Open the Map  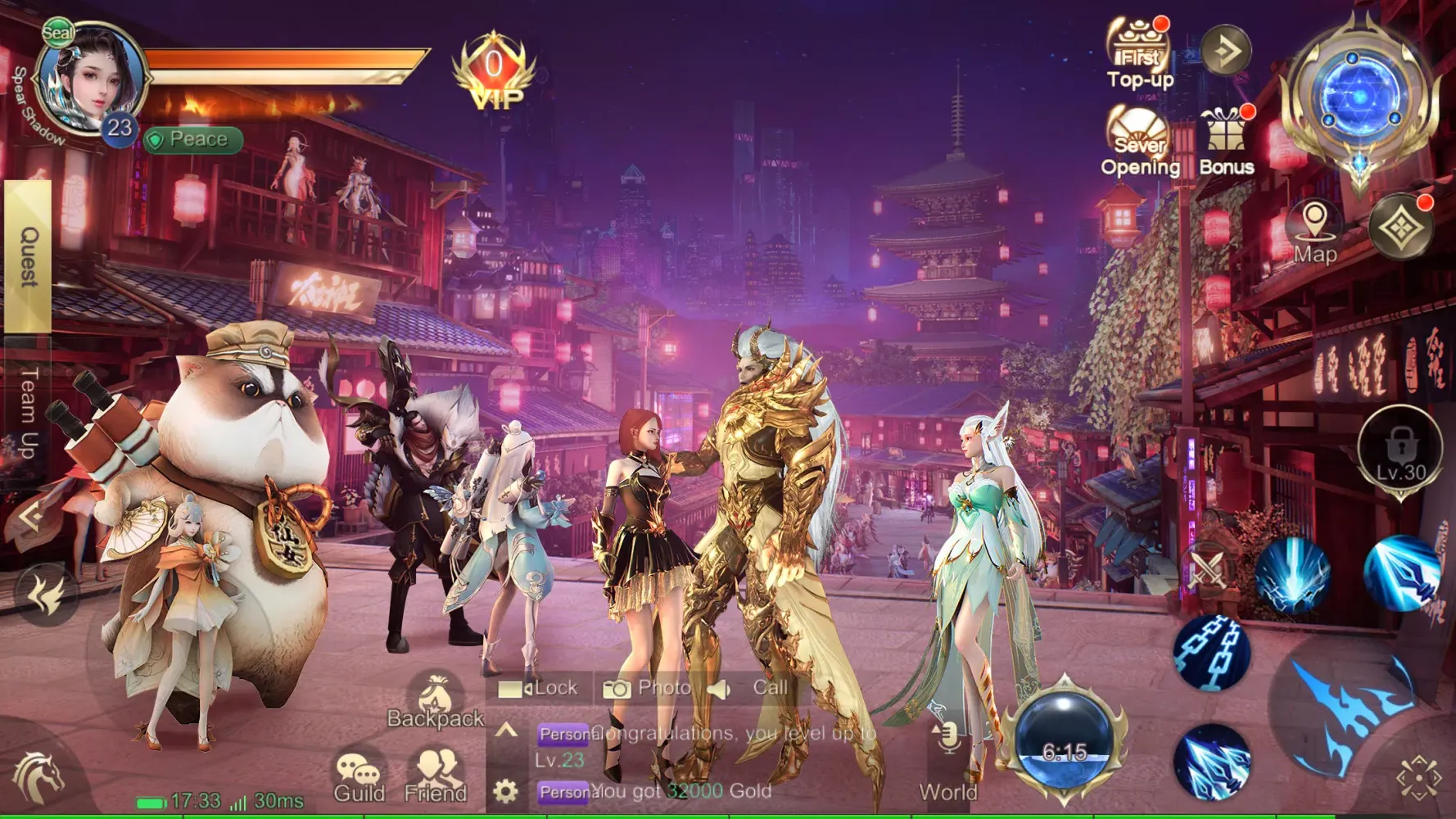(x=1315, y=233)
